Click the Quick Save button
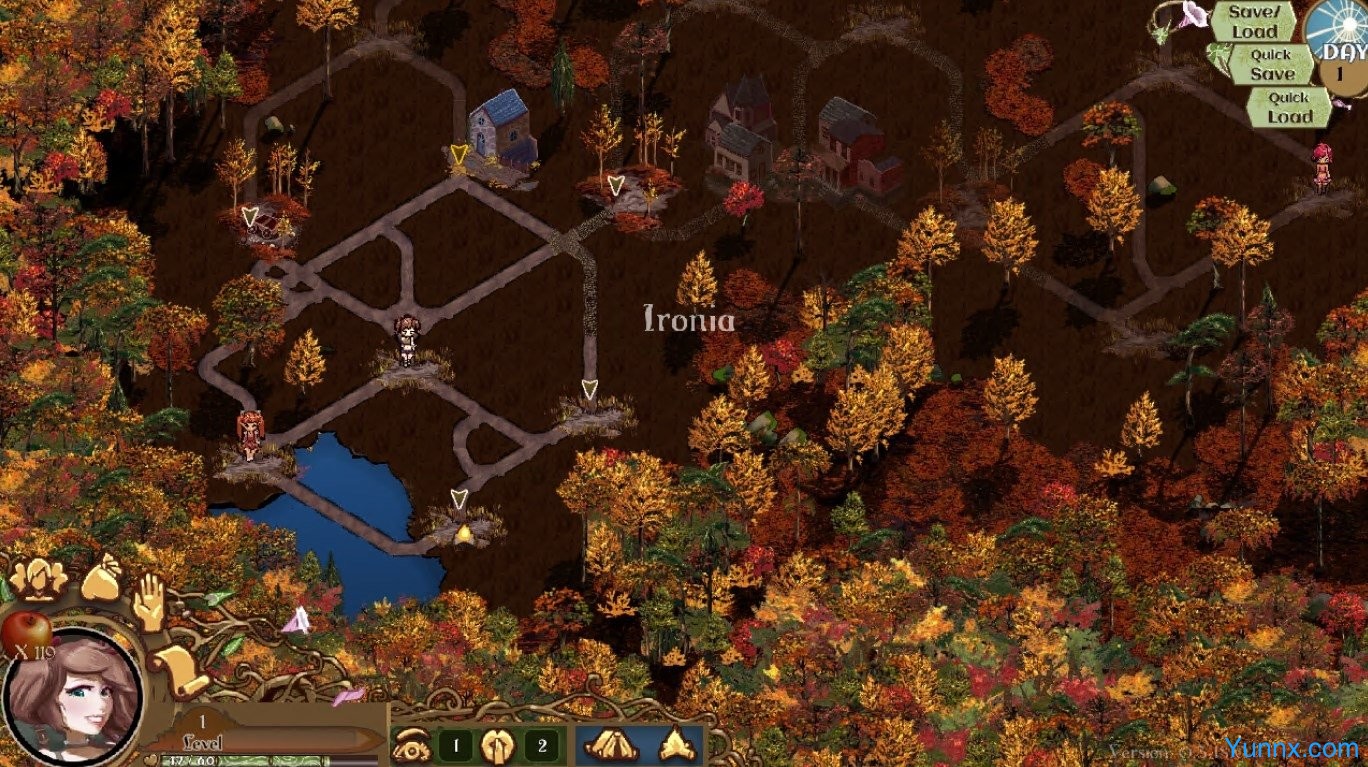 point(1271,65)
